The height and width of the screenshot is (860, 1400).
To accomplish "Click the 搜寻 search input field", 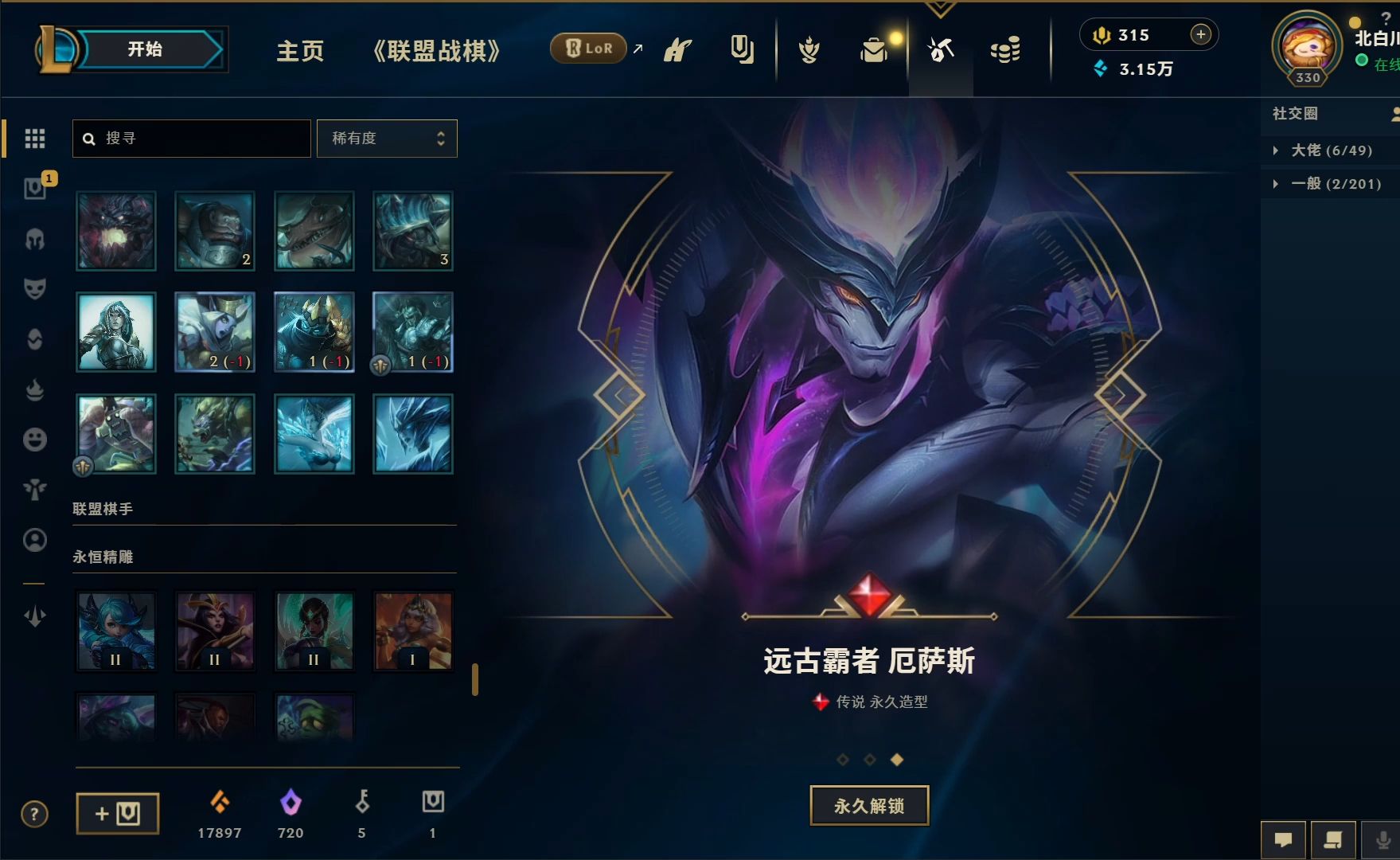I will [x=191, y=138].
